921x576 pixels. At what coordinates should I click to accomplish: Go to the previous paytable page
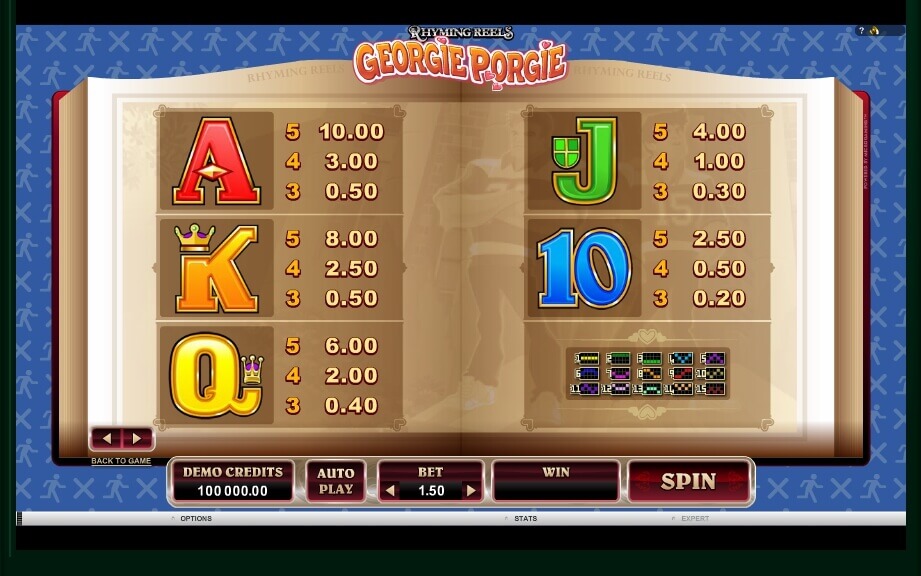(108, 439)
